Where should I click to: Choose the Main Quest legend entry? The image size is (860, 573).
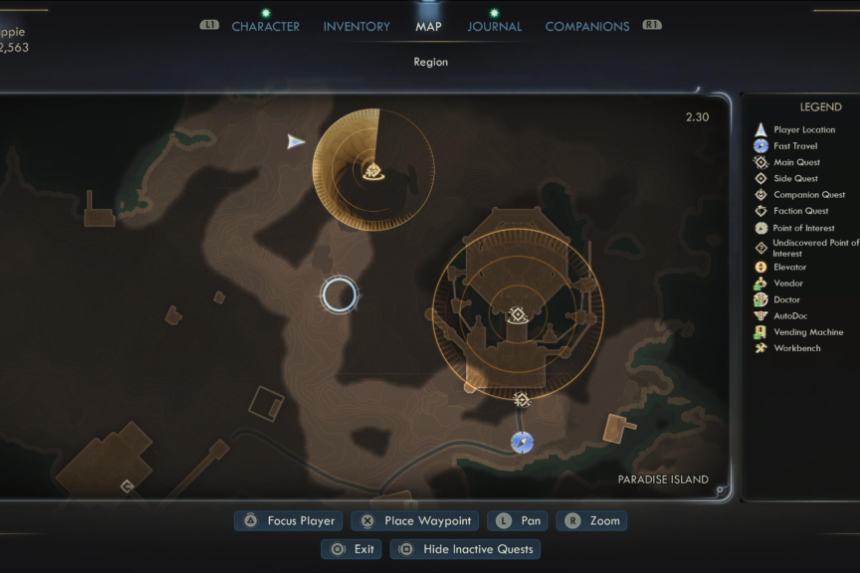pos(796,162)
